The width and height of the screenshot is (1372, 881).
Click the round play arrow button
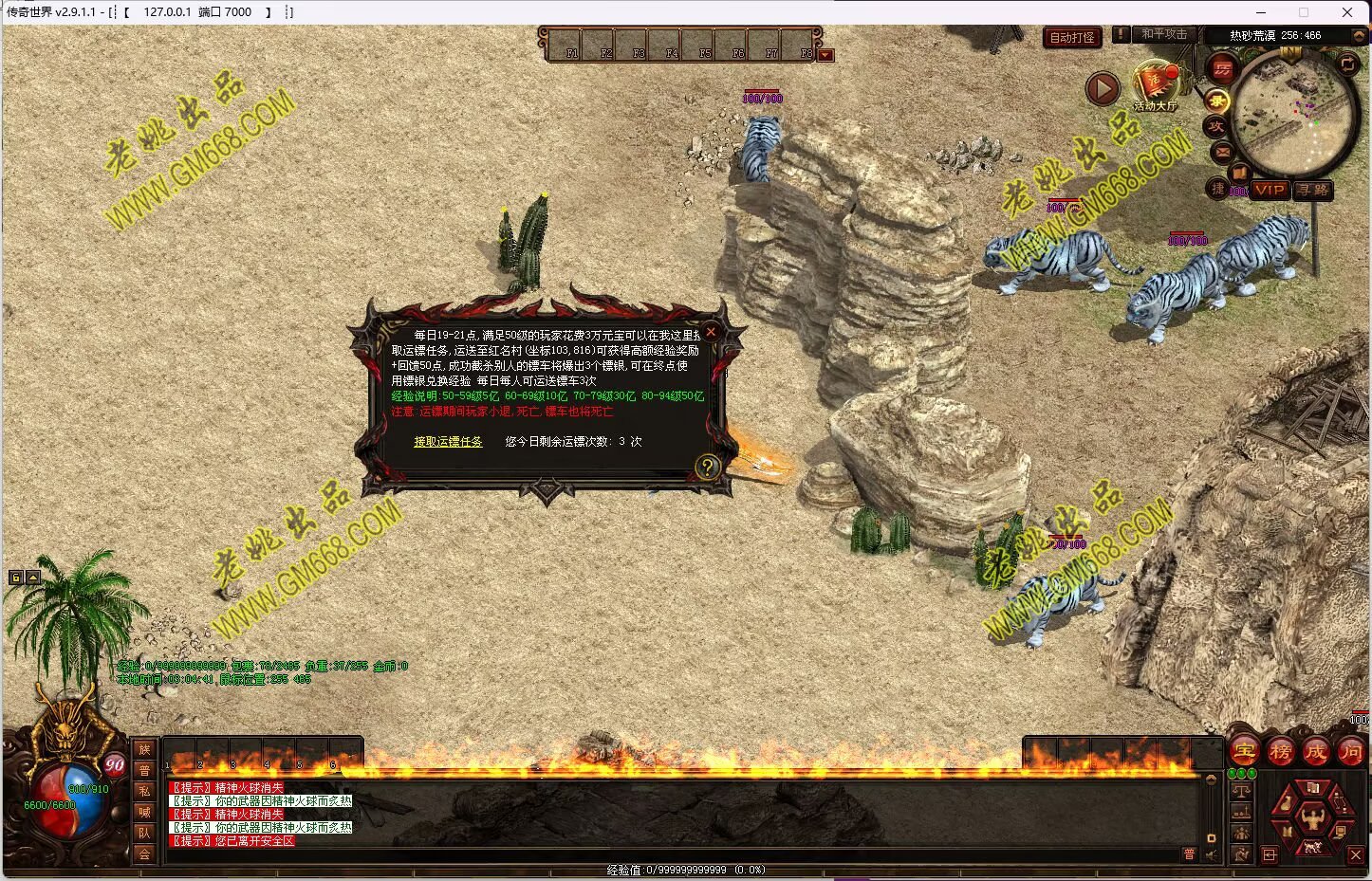point(1103,89)
